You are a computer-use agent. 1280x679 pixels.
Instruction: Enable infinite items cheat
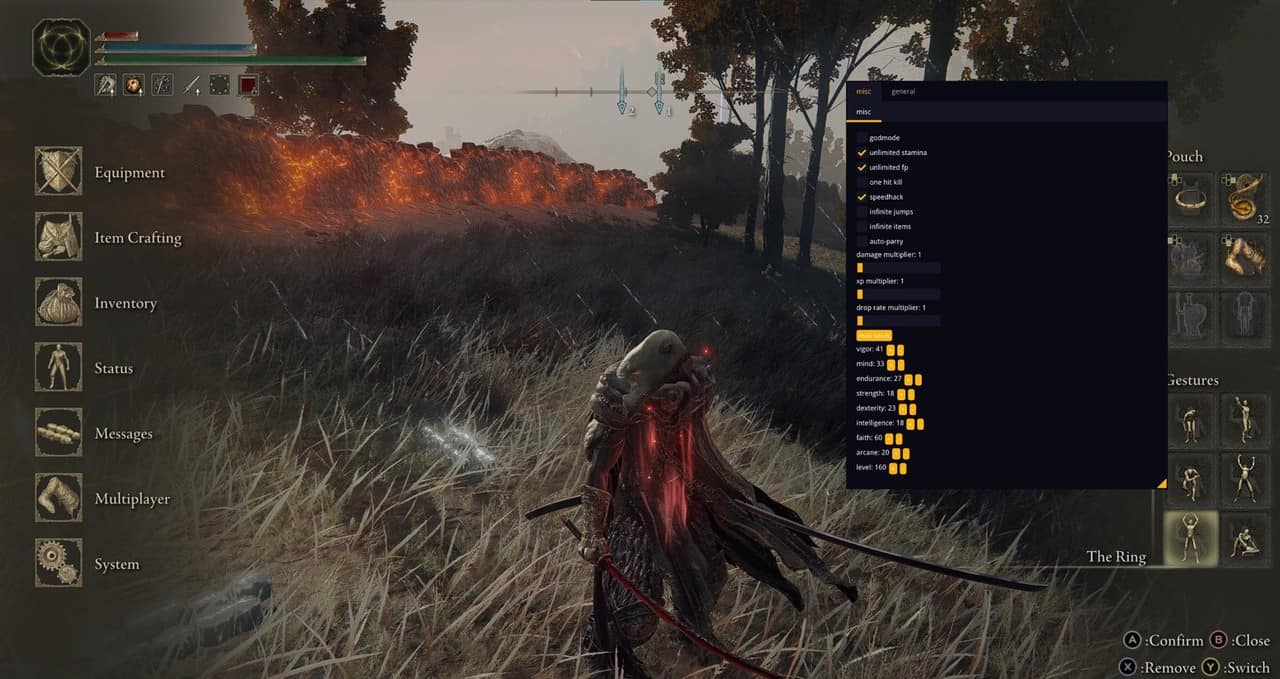click(x=862, y=227)
